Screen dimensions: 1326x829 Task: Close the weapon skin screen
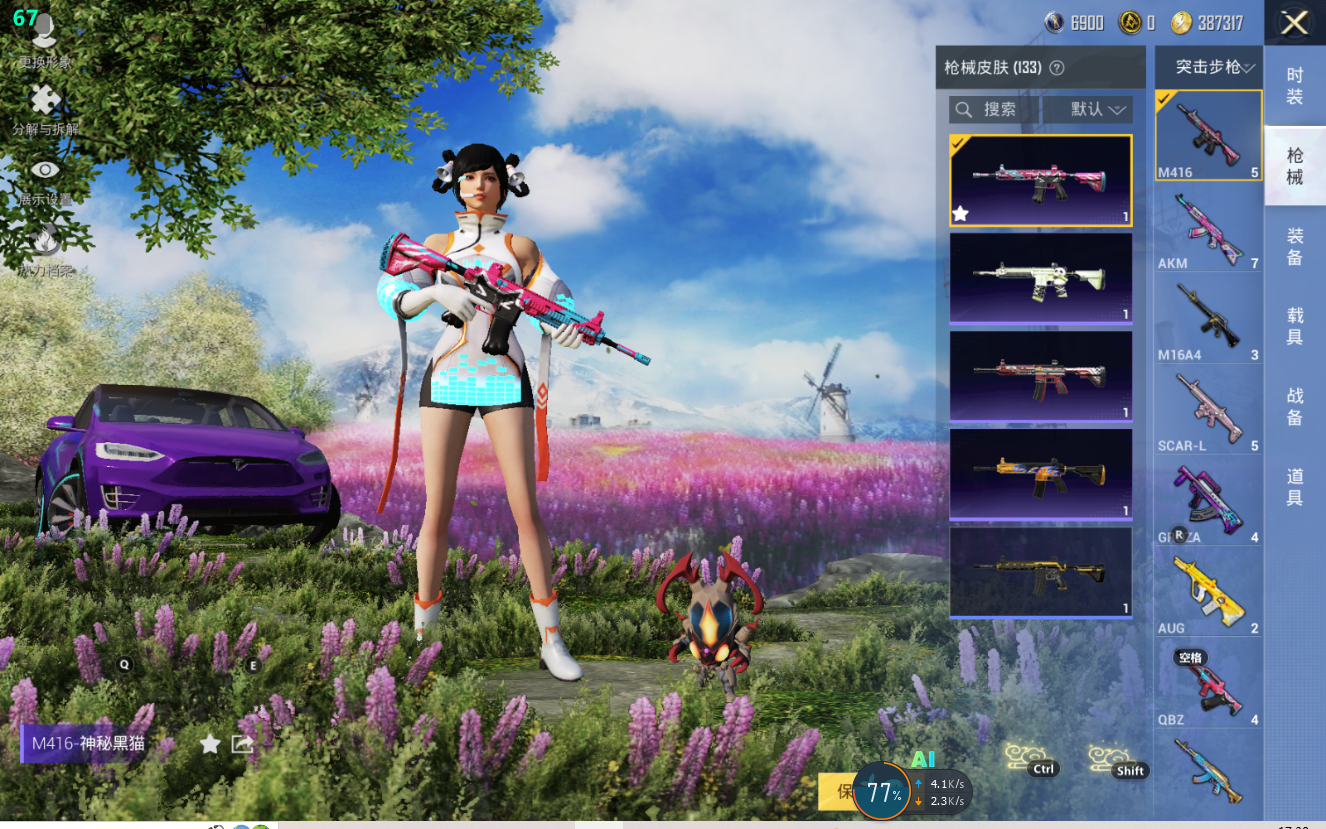coord(1294,23)
